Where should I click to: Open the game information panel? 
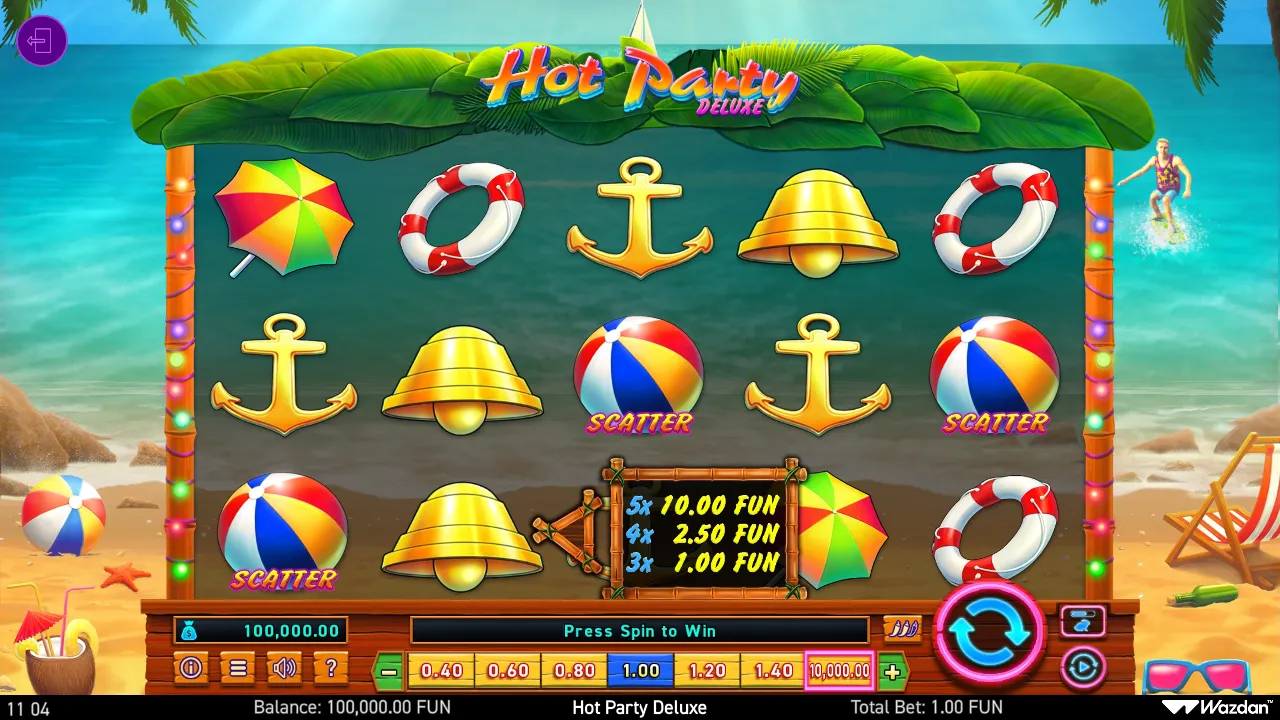(191, 669)
